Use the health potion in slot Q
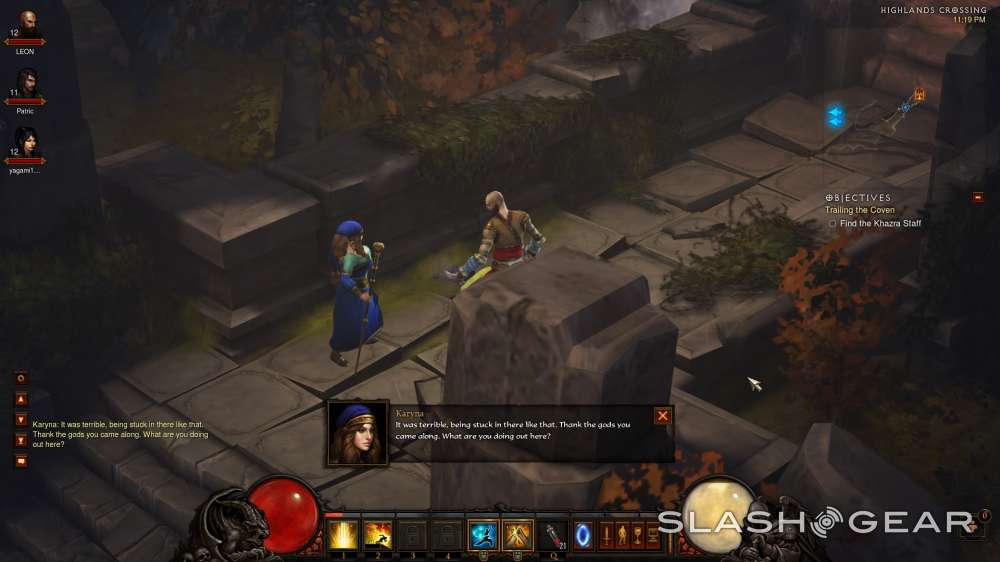Viewport: 1000px width, 562px height. coord(553,536)
